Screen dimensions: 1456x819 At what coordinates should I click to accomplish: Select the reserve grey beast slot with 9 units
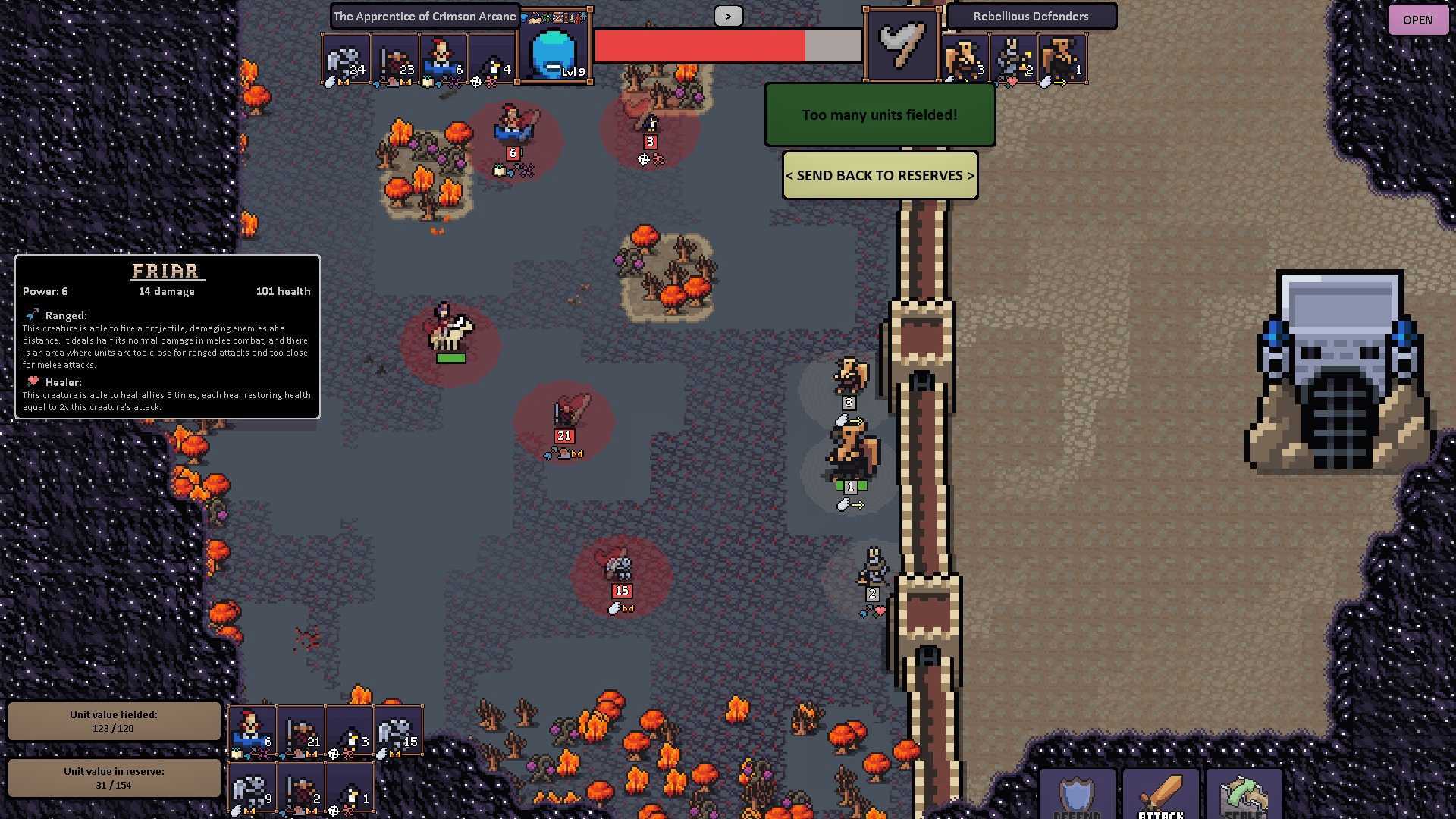coord(252,789)
